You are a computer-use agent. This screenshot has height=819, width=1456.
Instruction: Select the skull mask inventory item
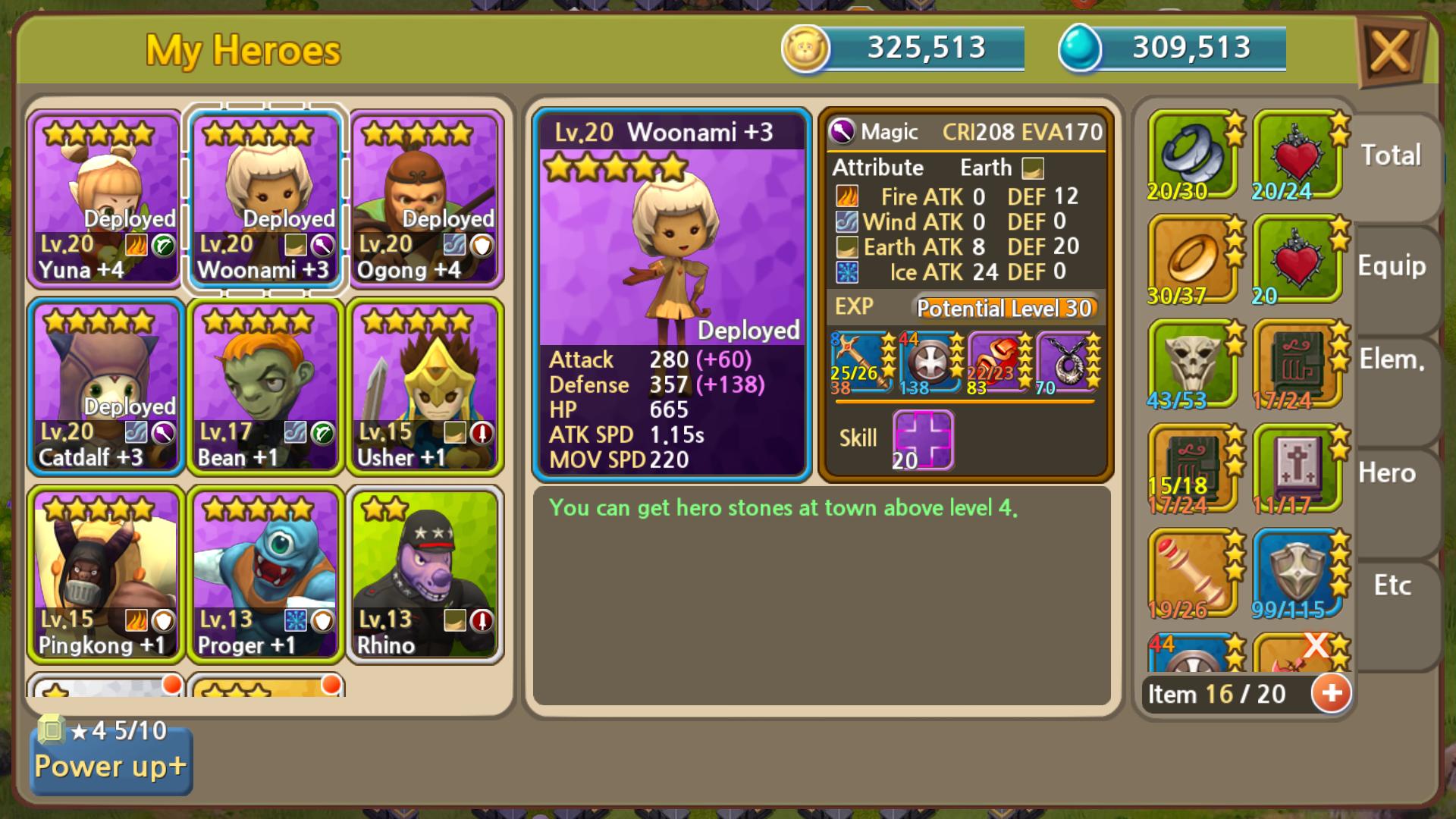click(1194, 365)
